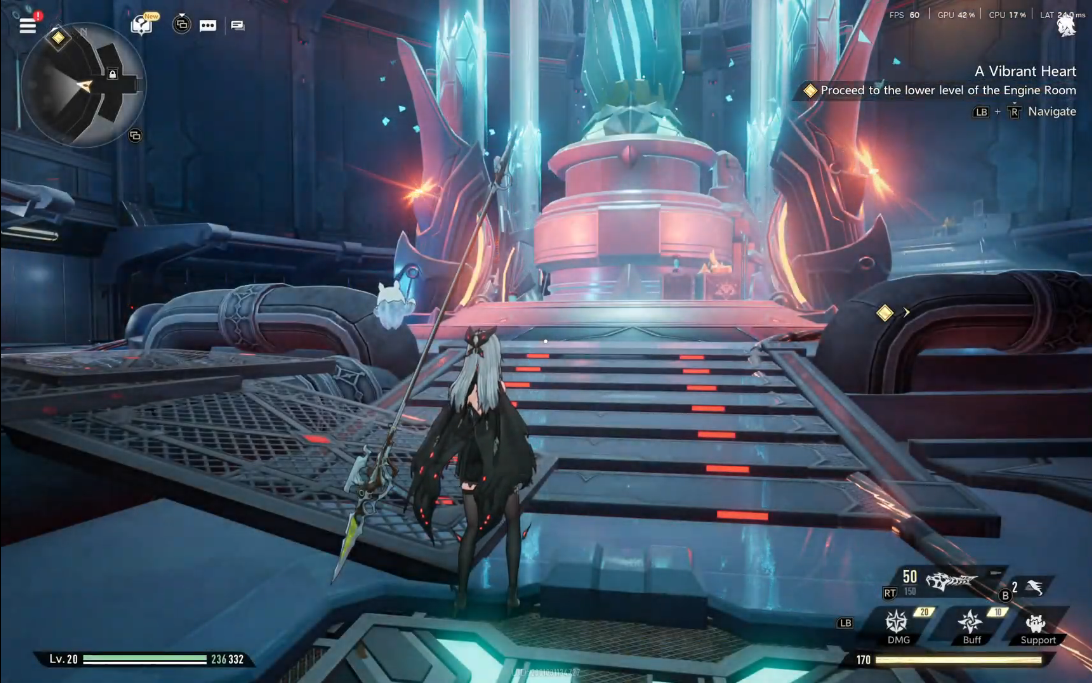Screen dimensions: 1092x683
Task: Click the character portrait icon in the corner
Action: point(1066,27)
